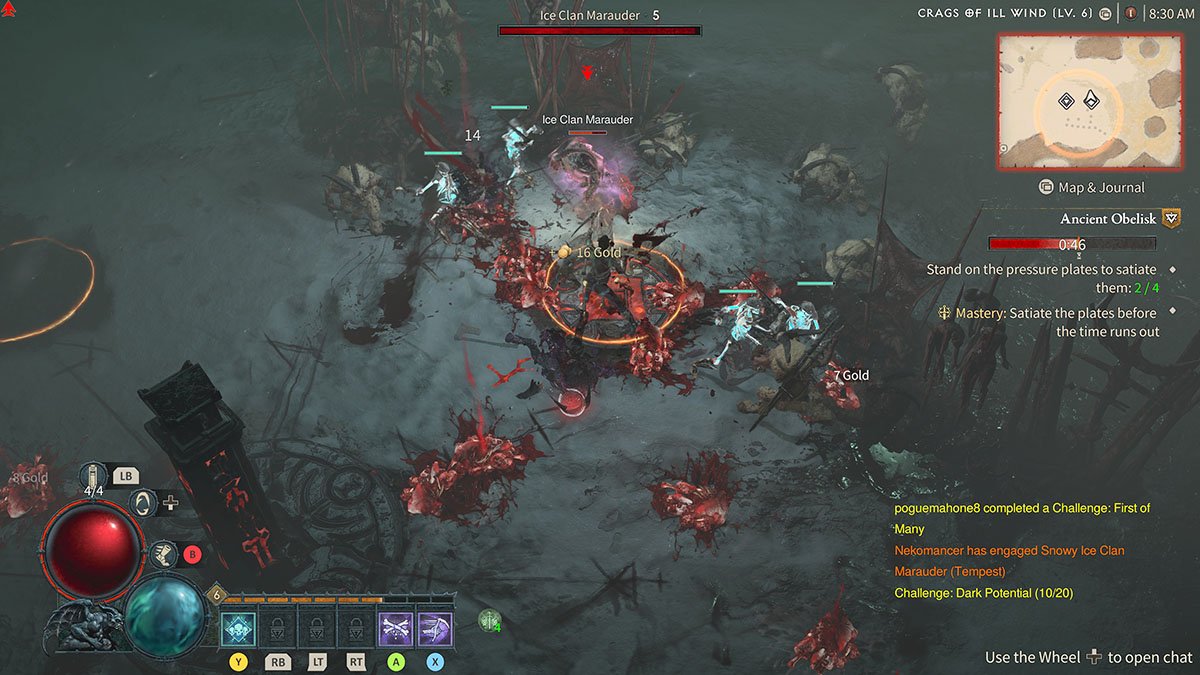This screenshot has height=675, width=1200.
Task: Click the green buff icon beside the hotbar
Action: pos(489,621)
